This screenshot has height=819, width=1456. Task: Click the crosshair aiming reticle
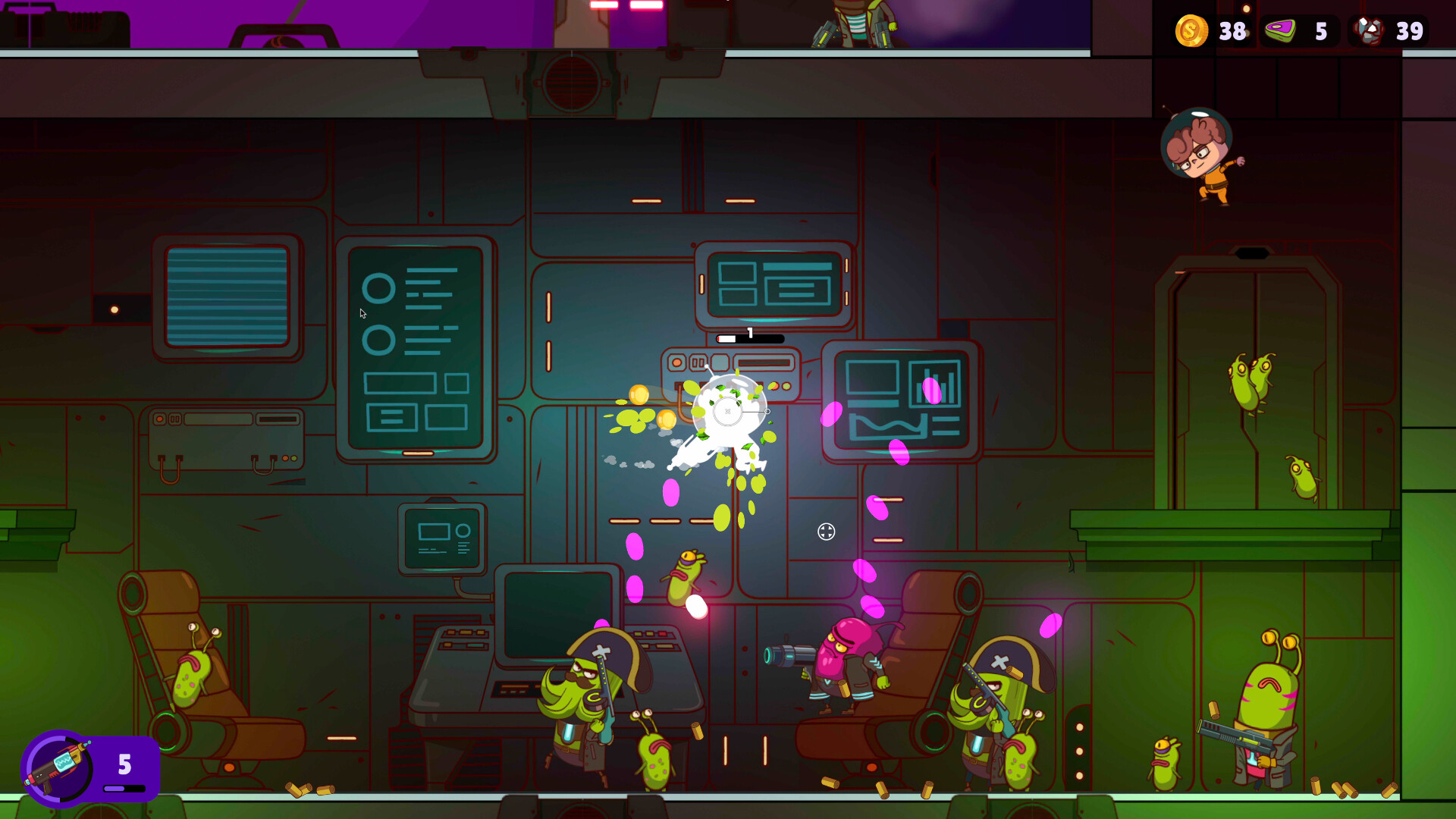pos(826,533)
